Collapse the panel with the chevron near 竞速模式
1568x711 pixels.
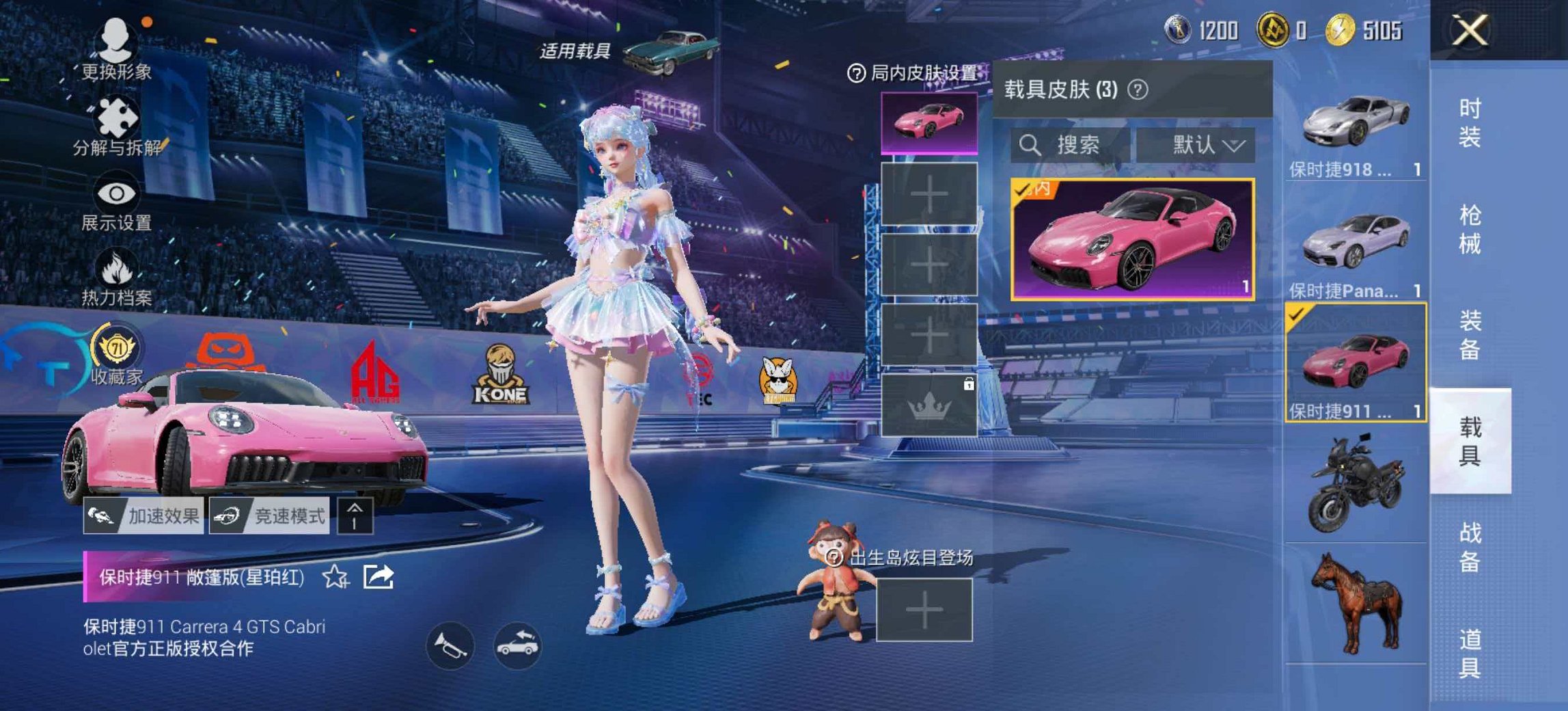(355, 516)
